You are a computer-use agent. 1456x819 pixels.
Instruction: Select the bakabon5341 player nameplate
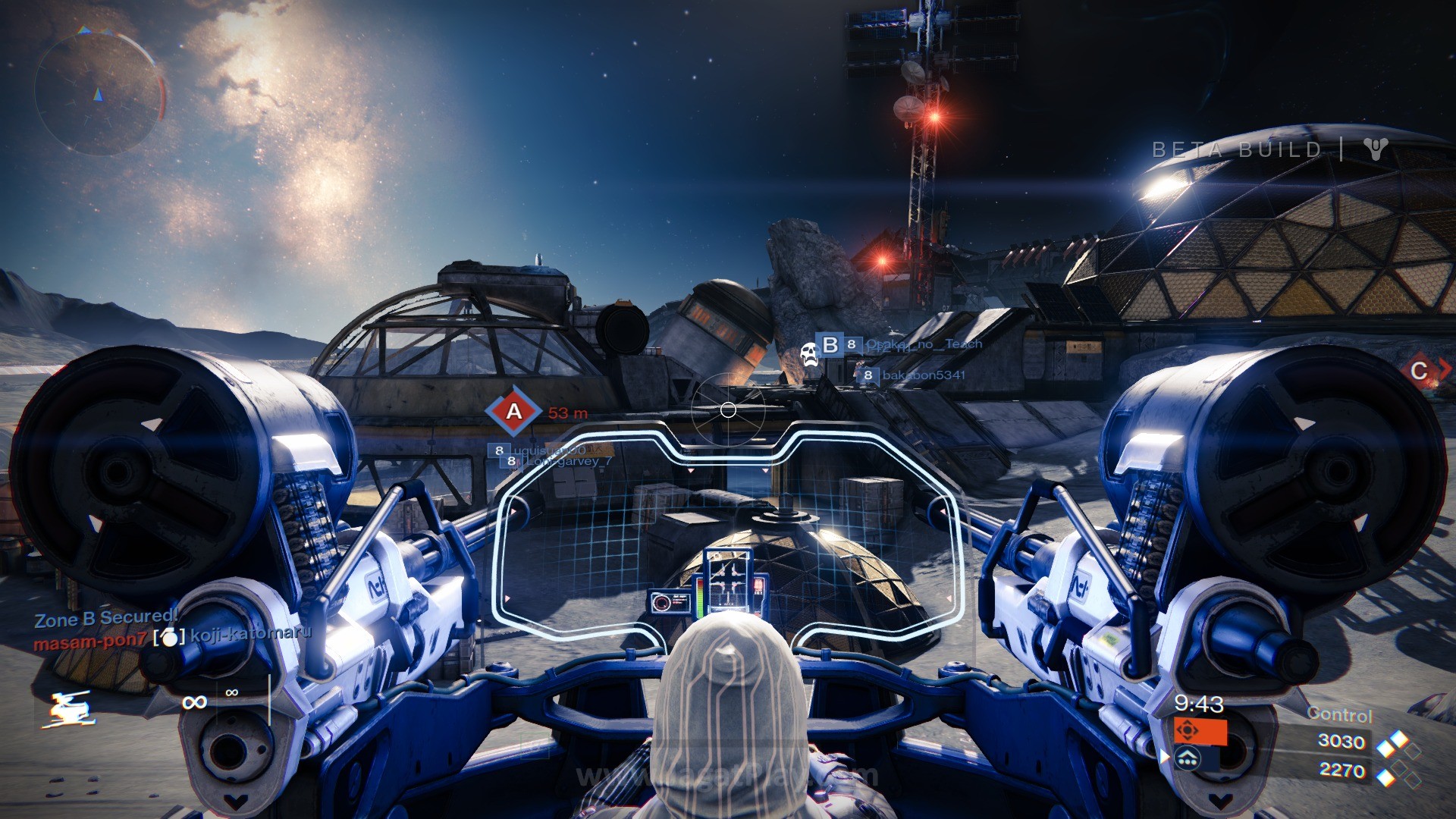coord(923,375)
